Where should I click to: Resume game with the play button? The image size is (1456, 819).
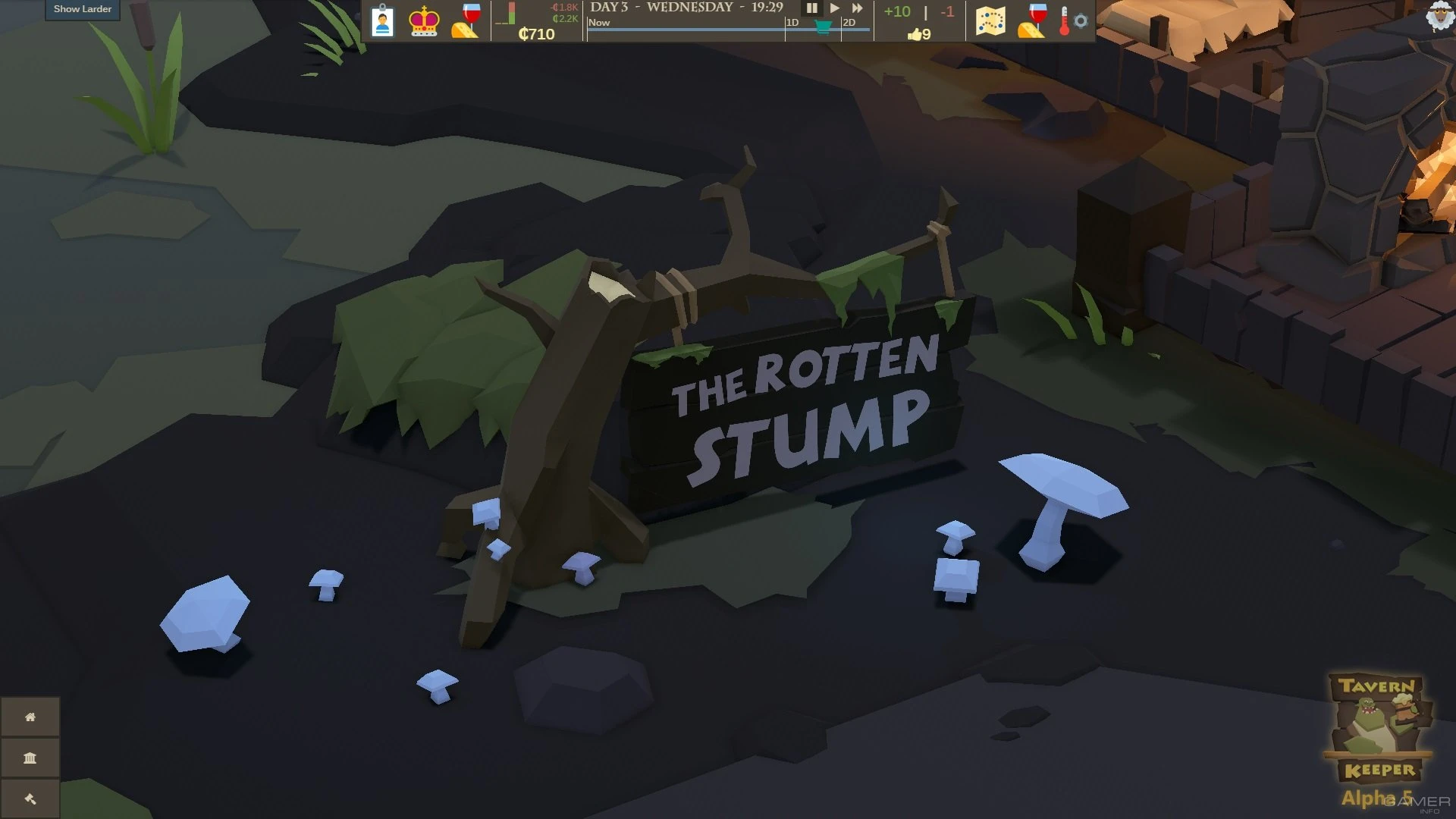coord(833,8)
